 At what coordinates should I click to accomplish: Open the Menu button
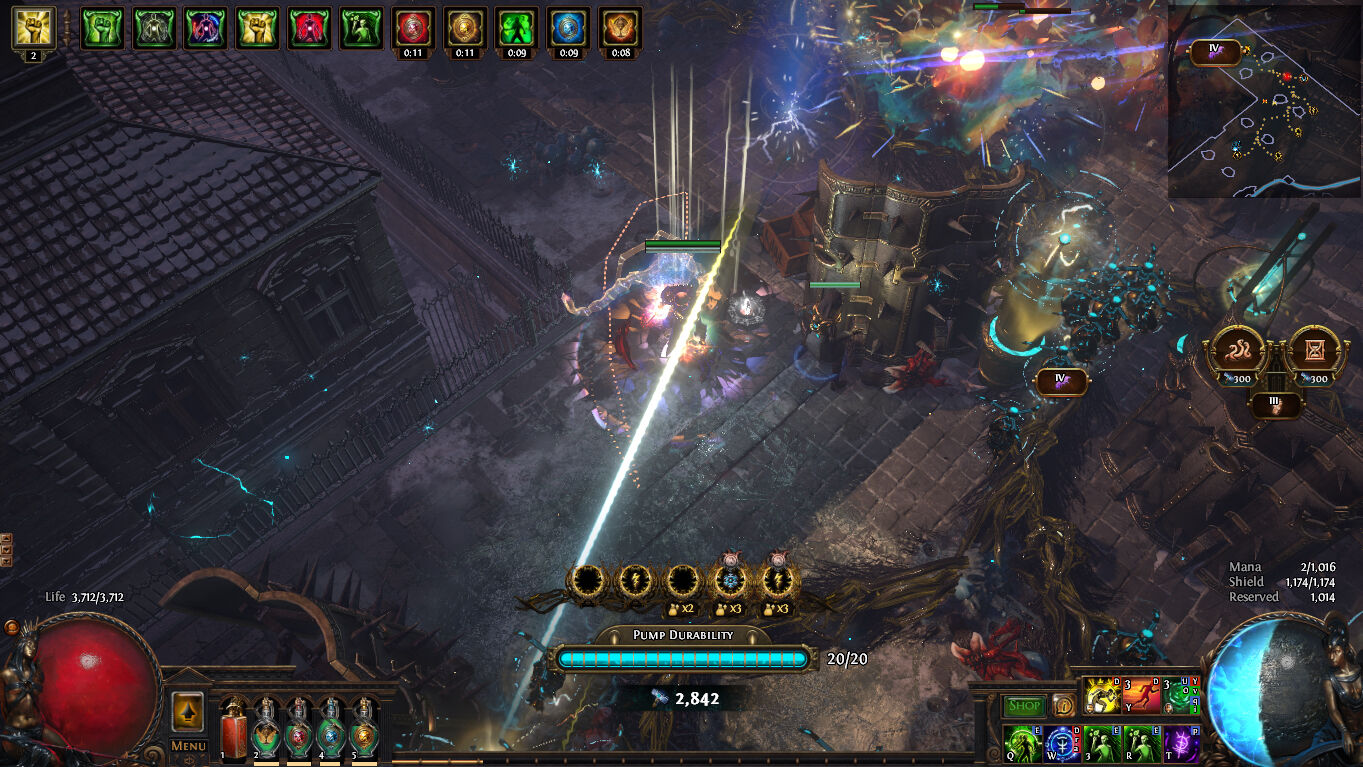pos(188,745)
